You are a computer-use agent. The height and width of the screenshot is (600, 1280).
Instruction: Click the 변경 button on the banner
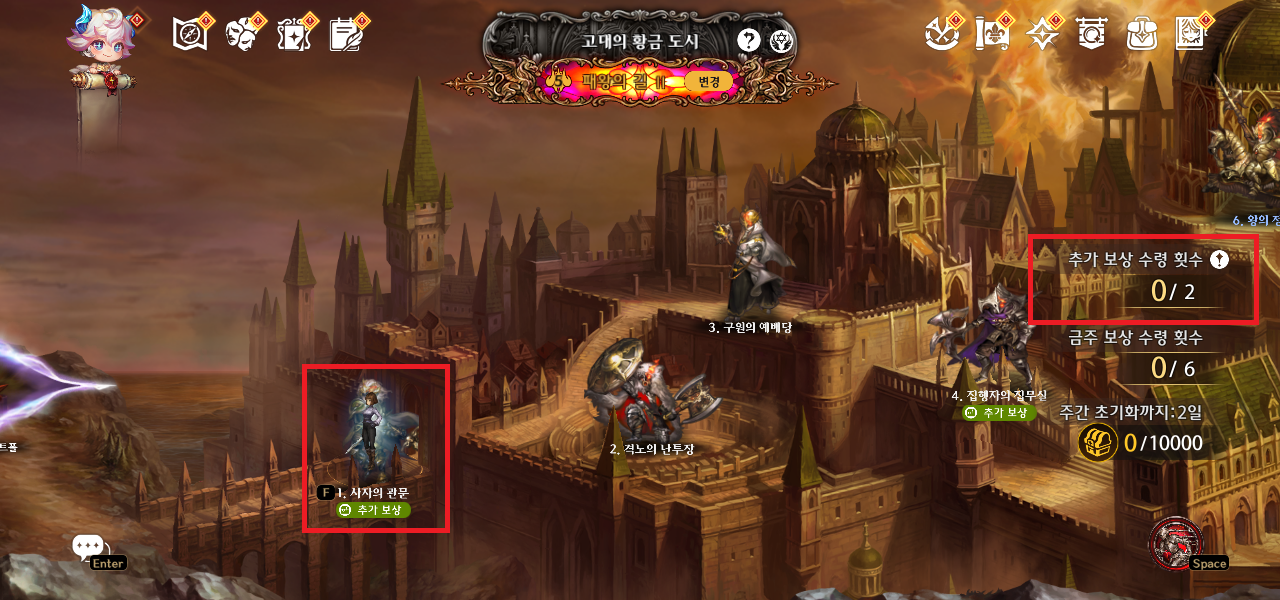click(708, 81)
